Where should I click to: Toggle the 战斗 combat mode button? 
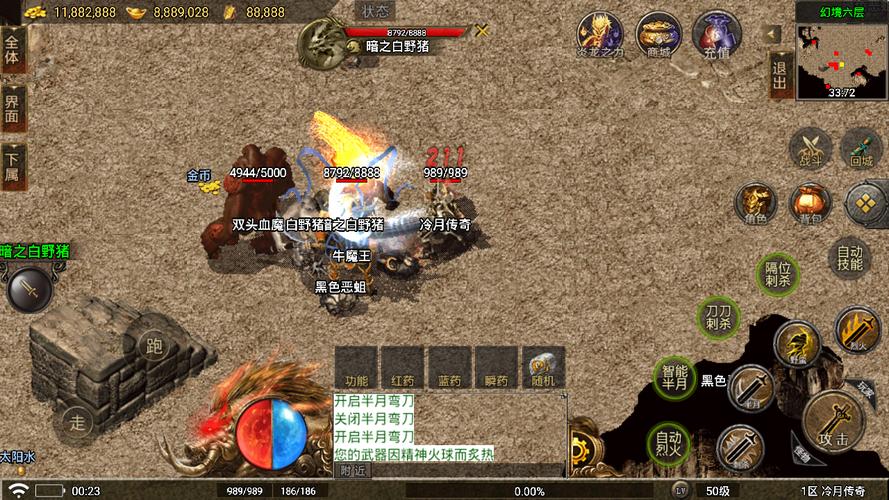point(809,147)
